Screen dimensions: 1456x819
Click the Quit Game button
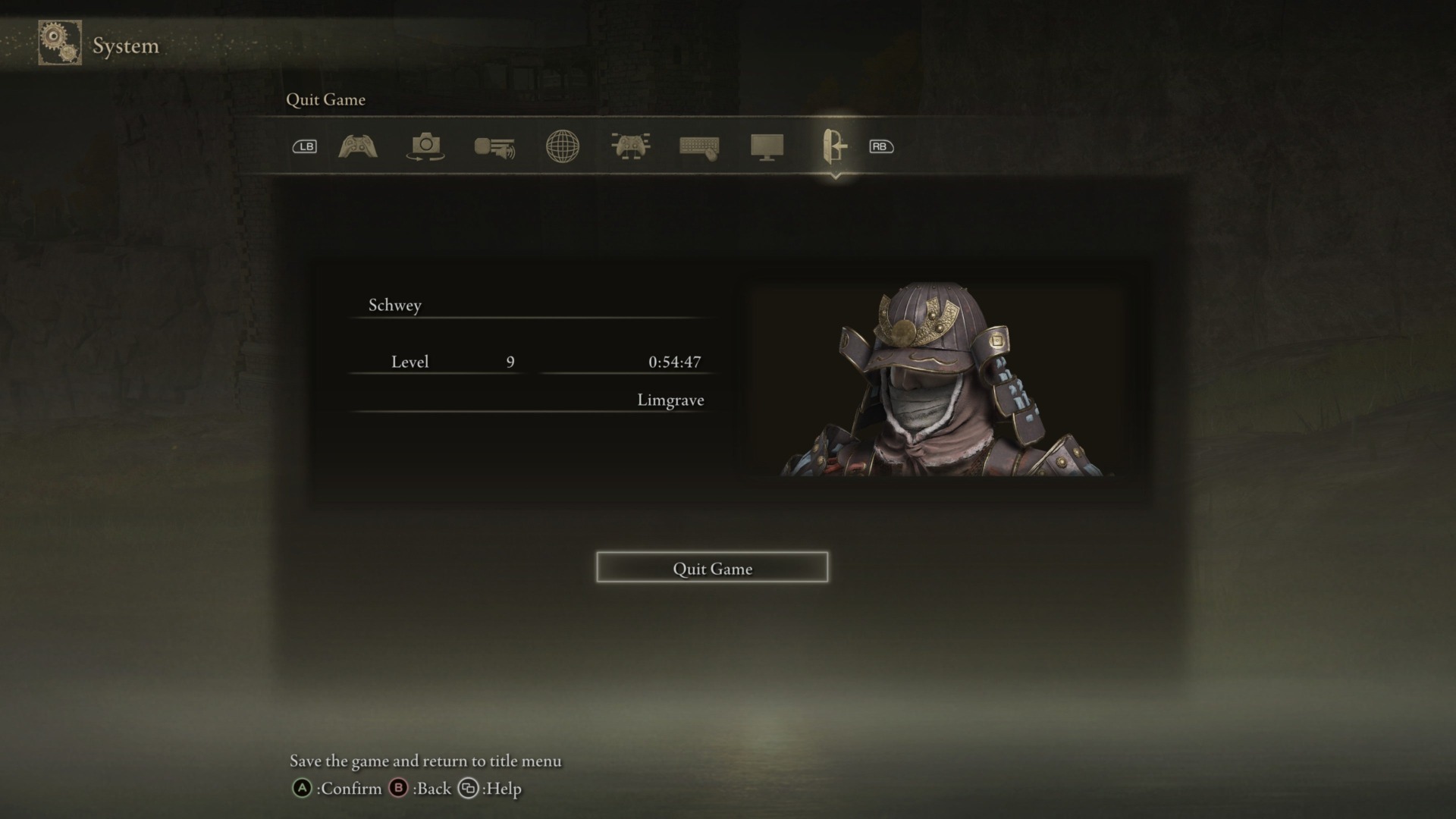point(712,568)
